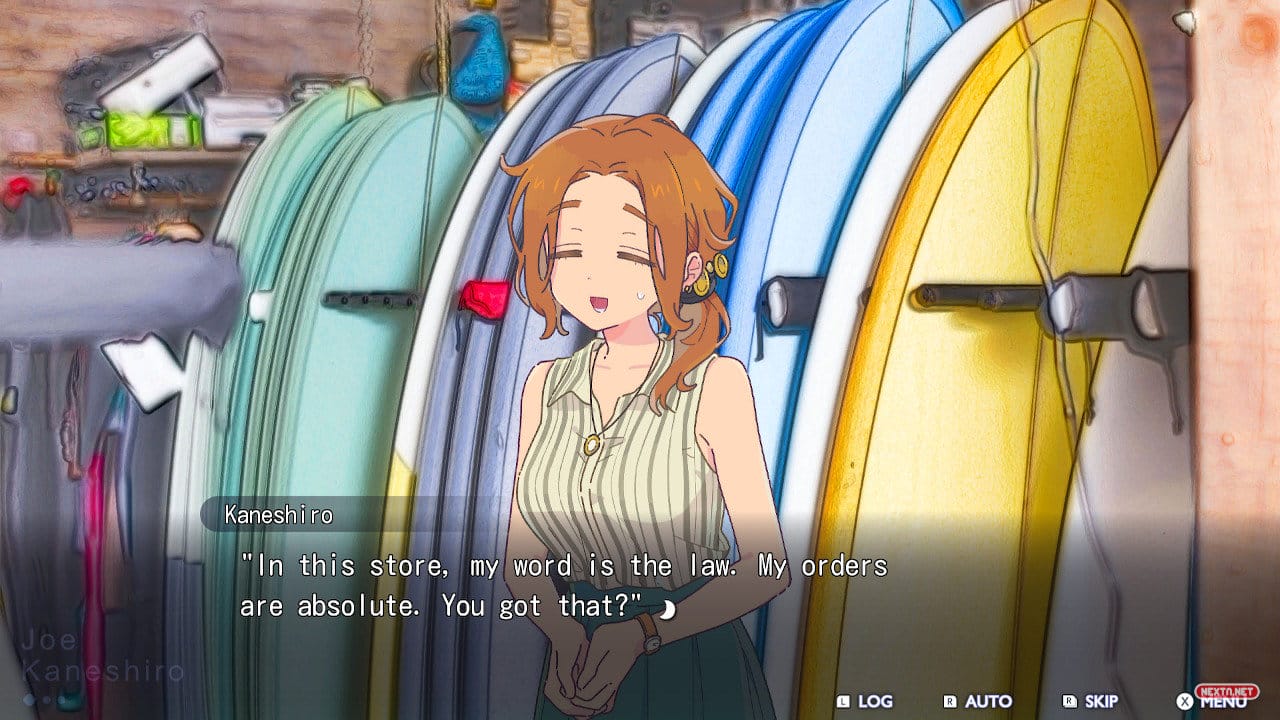This screenshot has width=1280, height=720.
Task: Open the backlog via LOG control
Action: tap(874, 701)
